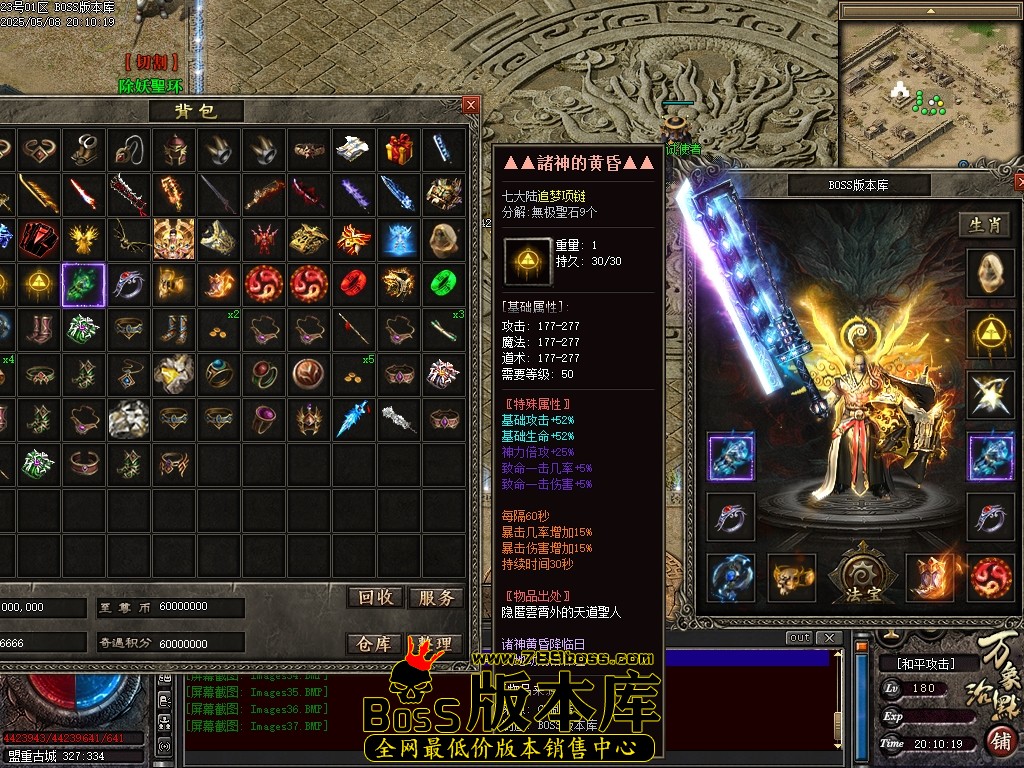
Task: Open the 服务 service menu
Action: click(436, 597)
